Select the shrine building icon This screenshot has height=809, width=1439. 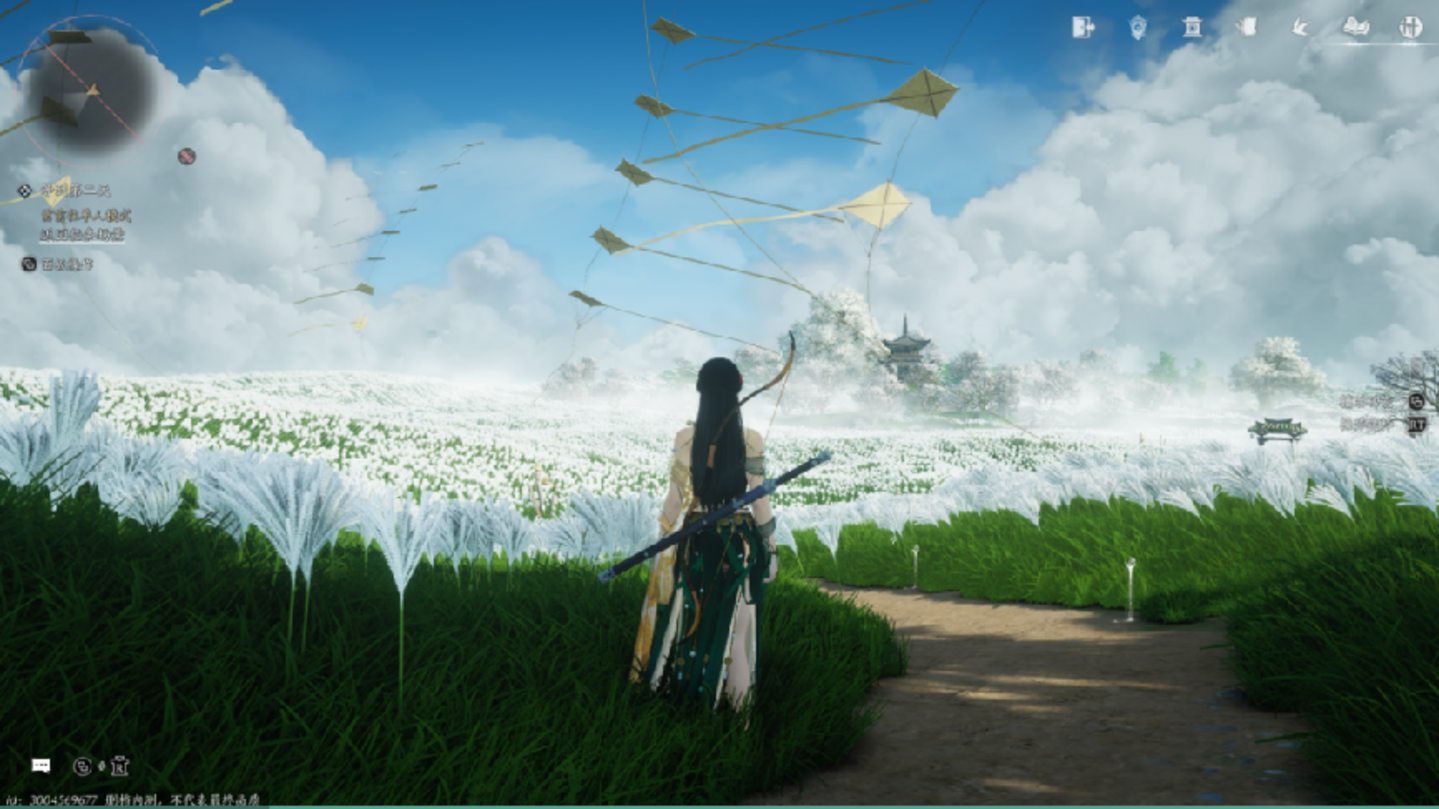[1192, 27]
